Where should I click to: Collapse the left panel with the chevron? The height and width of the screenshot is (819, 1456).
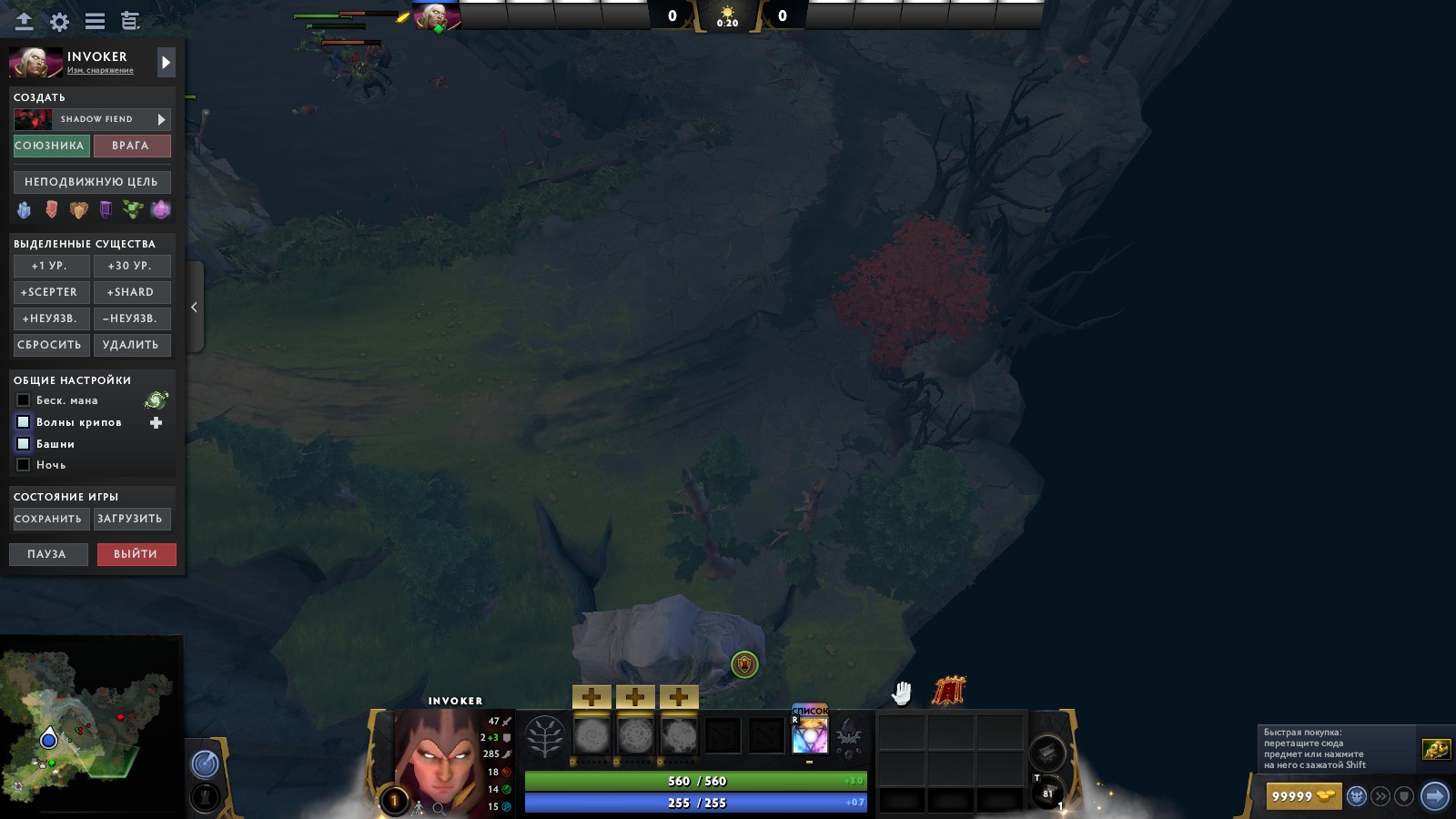(194, 308)
